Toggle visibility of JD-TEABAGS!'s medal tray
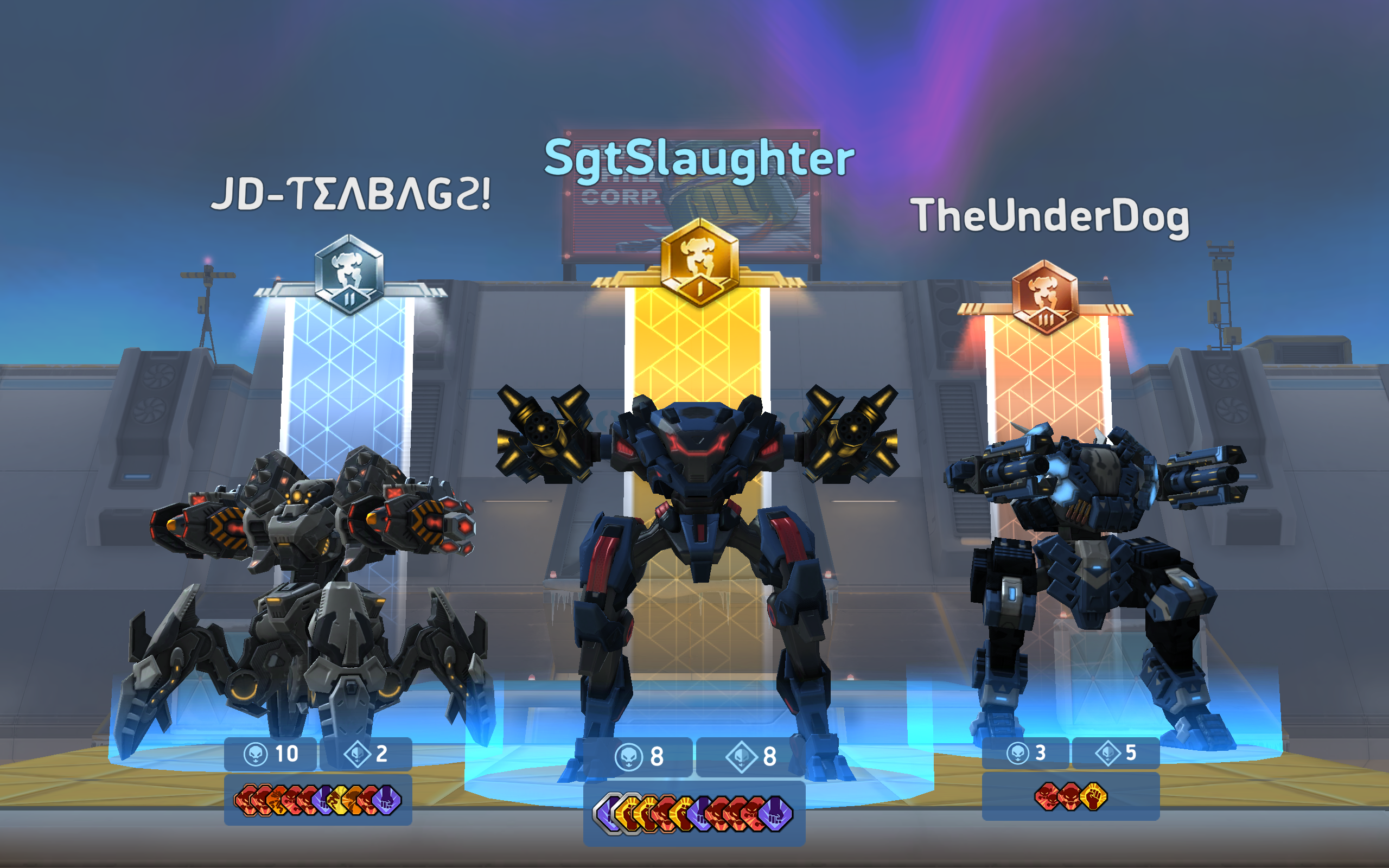This screenshot has height=868, width=1389. point(318,801)
